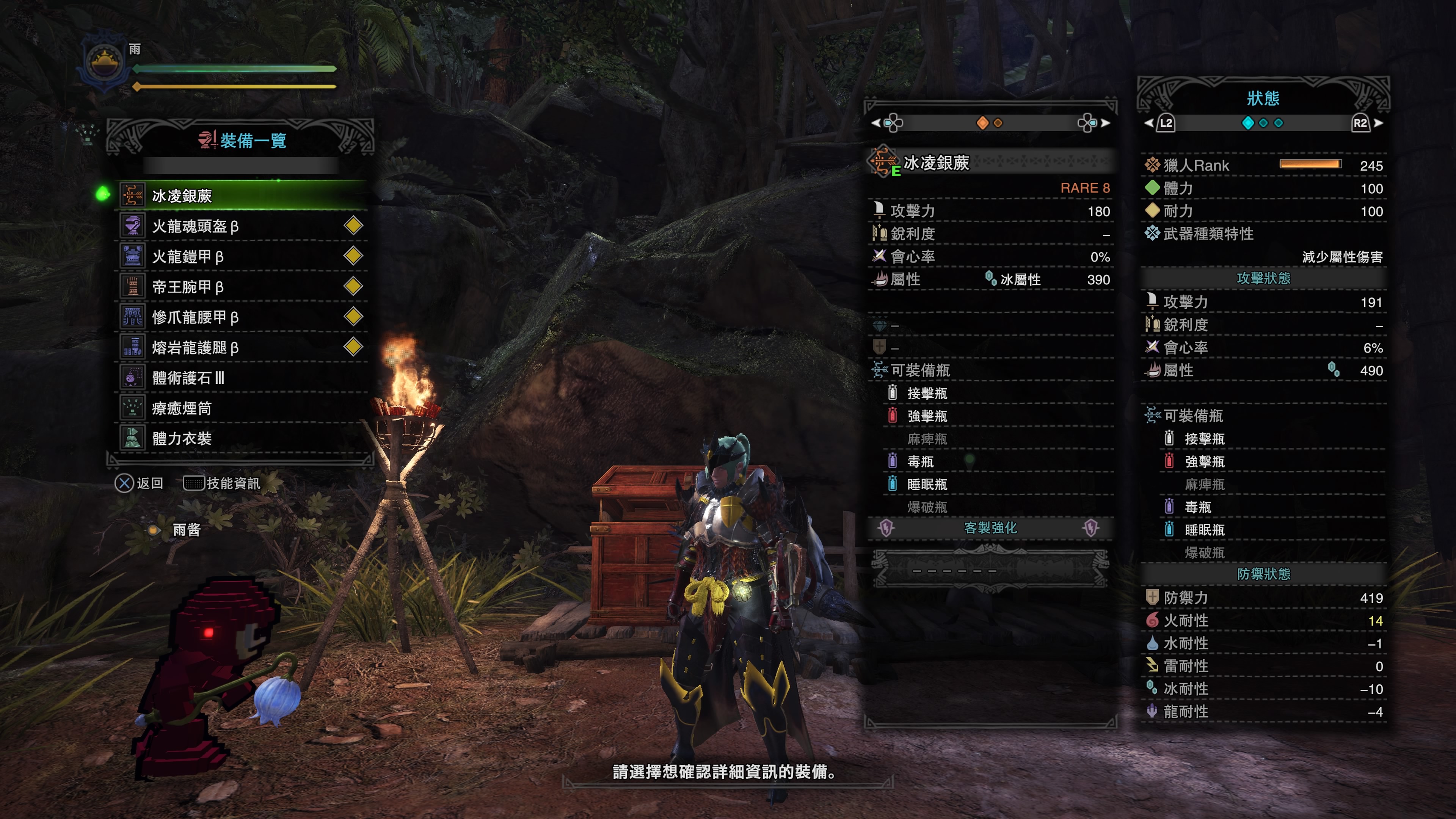Select 火龍鎧甲β chest armor
1456x819 pixels.
click(243, 257)
